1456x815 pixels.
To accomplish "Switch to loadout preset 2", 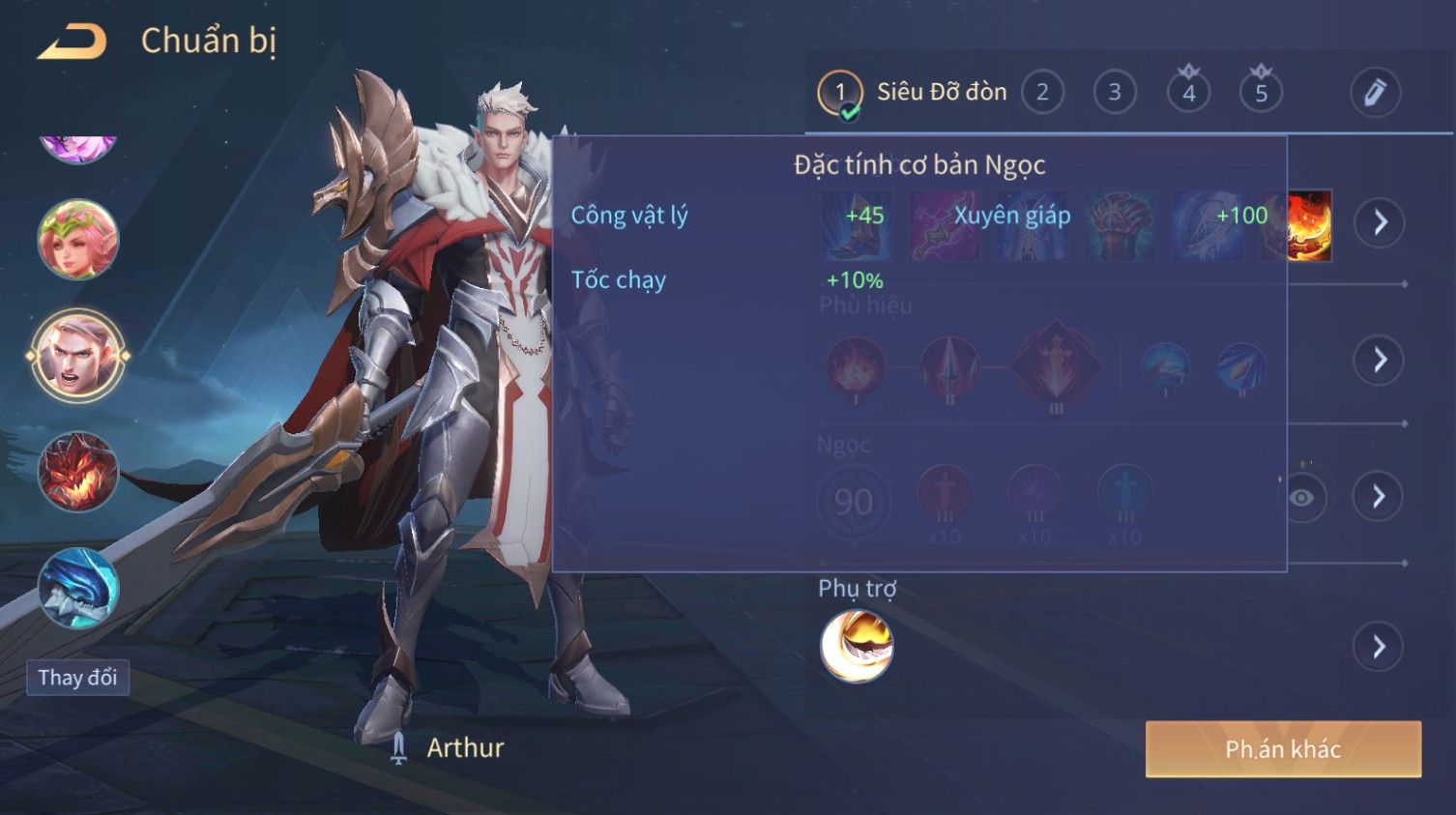I will click(1042, 93).
